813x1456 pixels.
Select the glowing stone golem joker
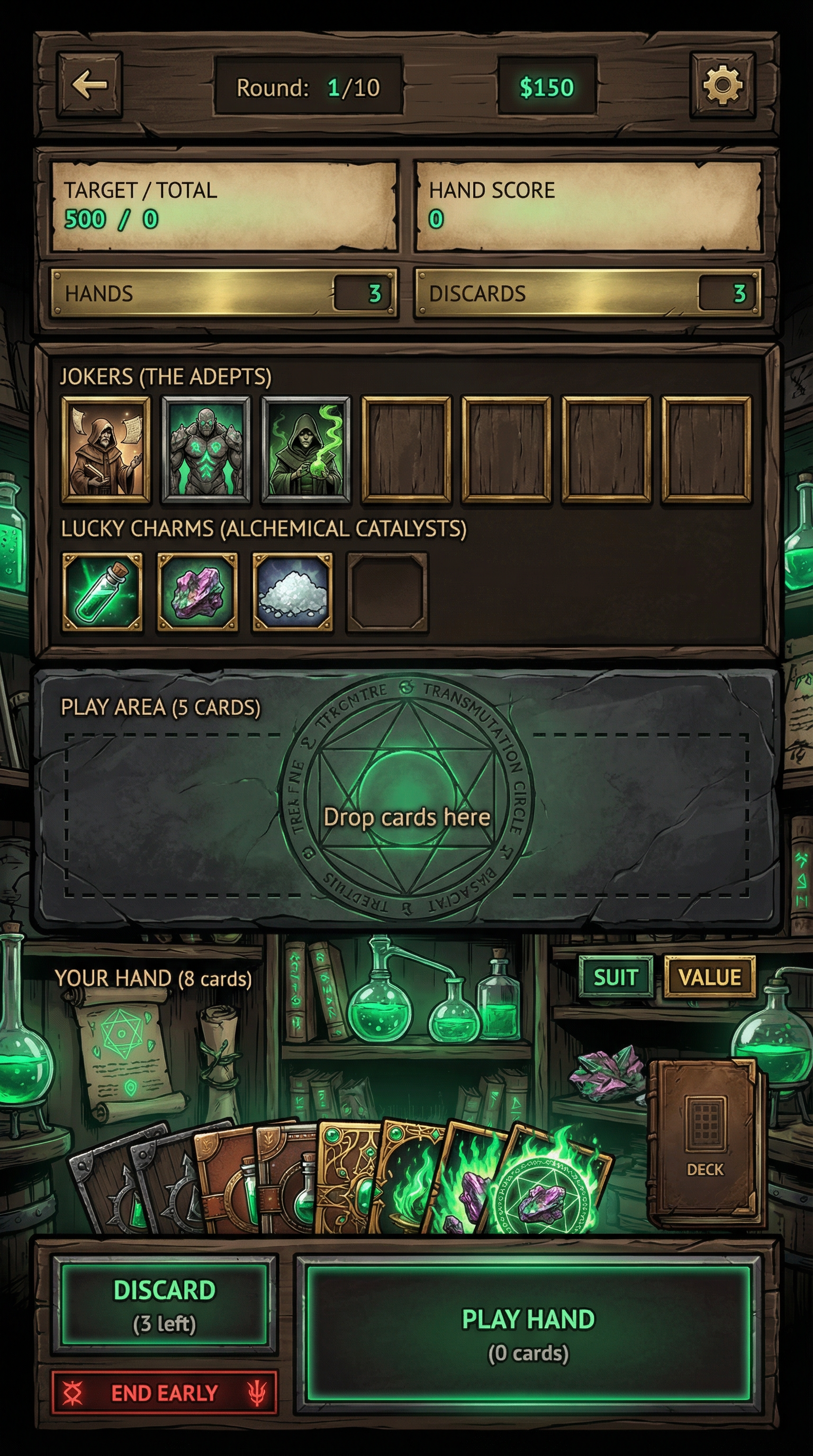[x=206, y=449]
